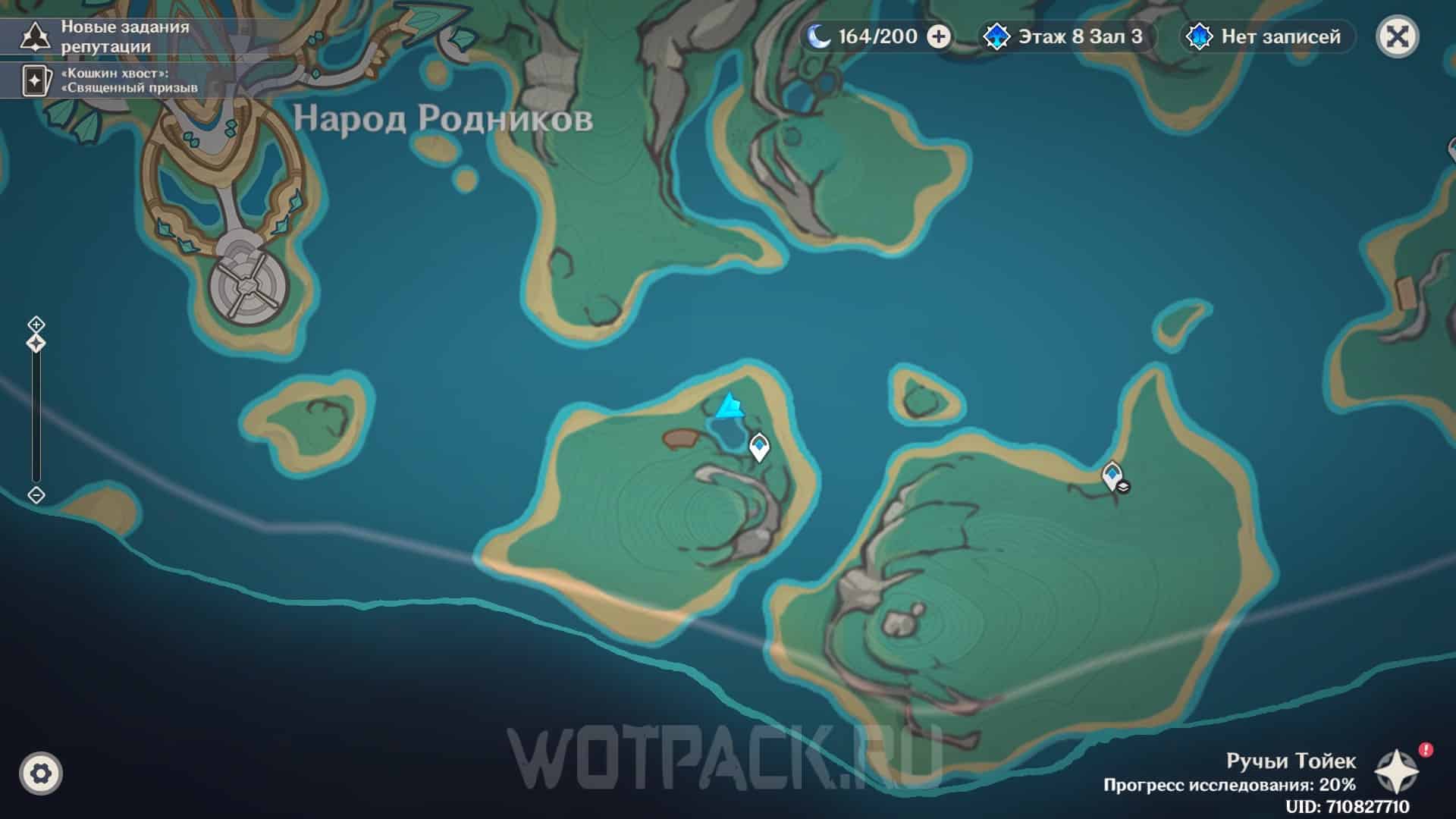Viewport: 1456px width, 819px height.
Task: Open the Ручьи Тойек region selector star
Action: click(1396, 772)
